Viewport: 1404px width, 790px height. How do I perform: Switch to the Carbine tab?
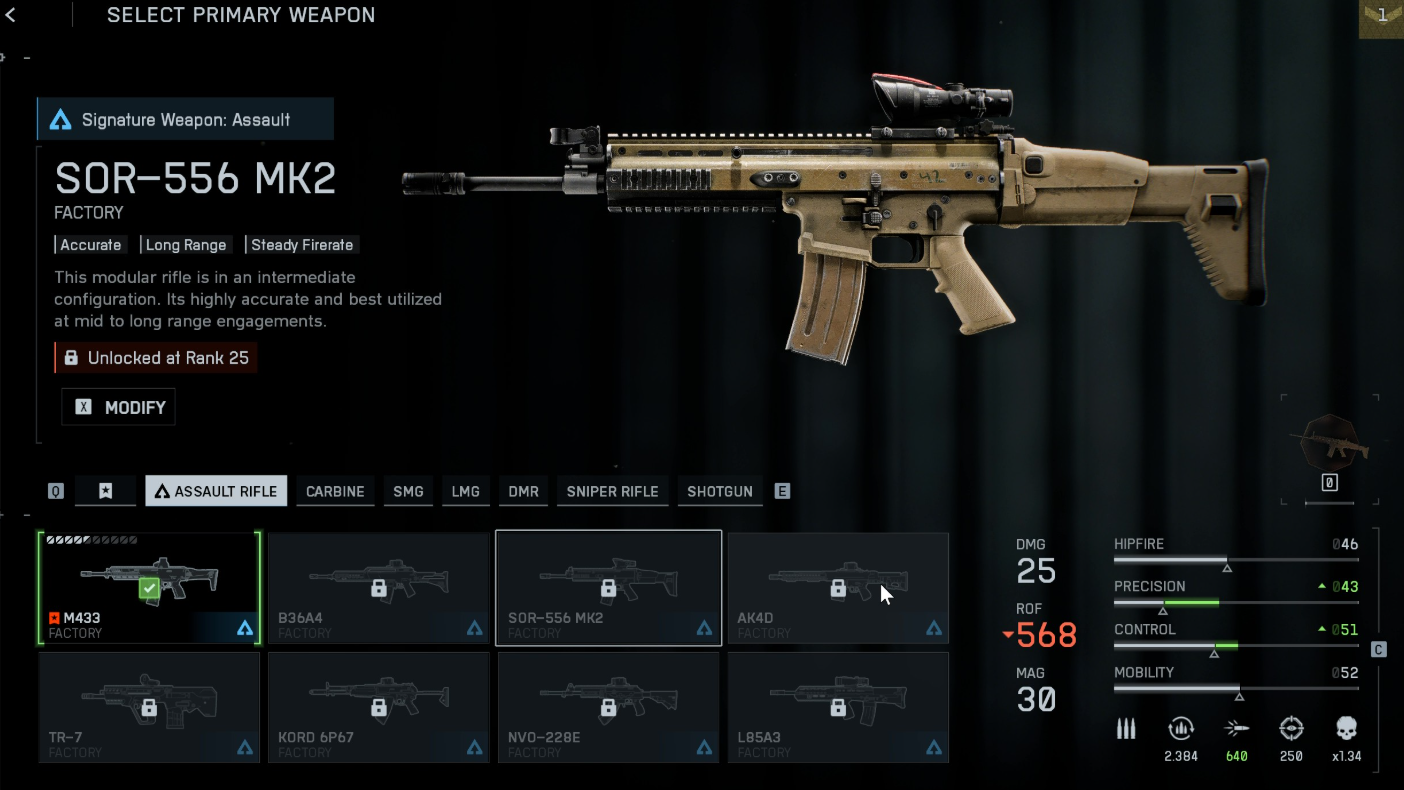pyautogui.click(x=335, y=491)
